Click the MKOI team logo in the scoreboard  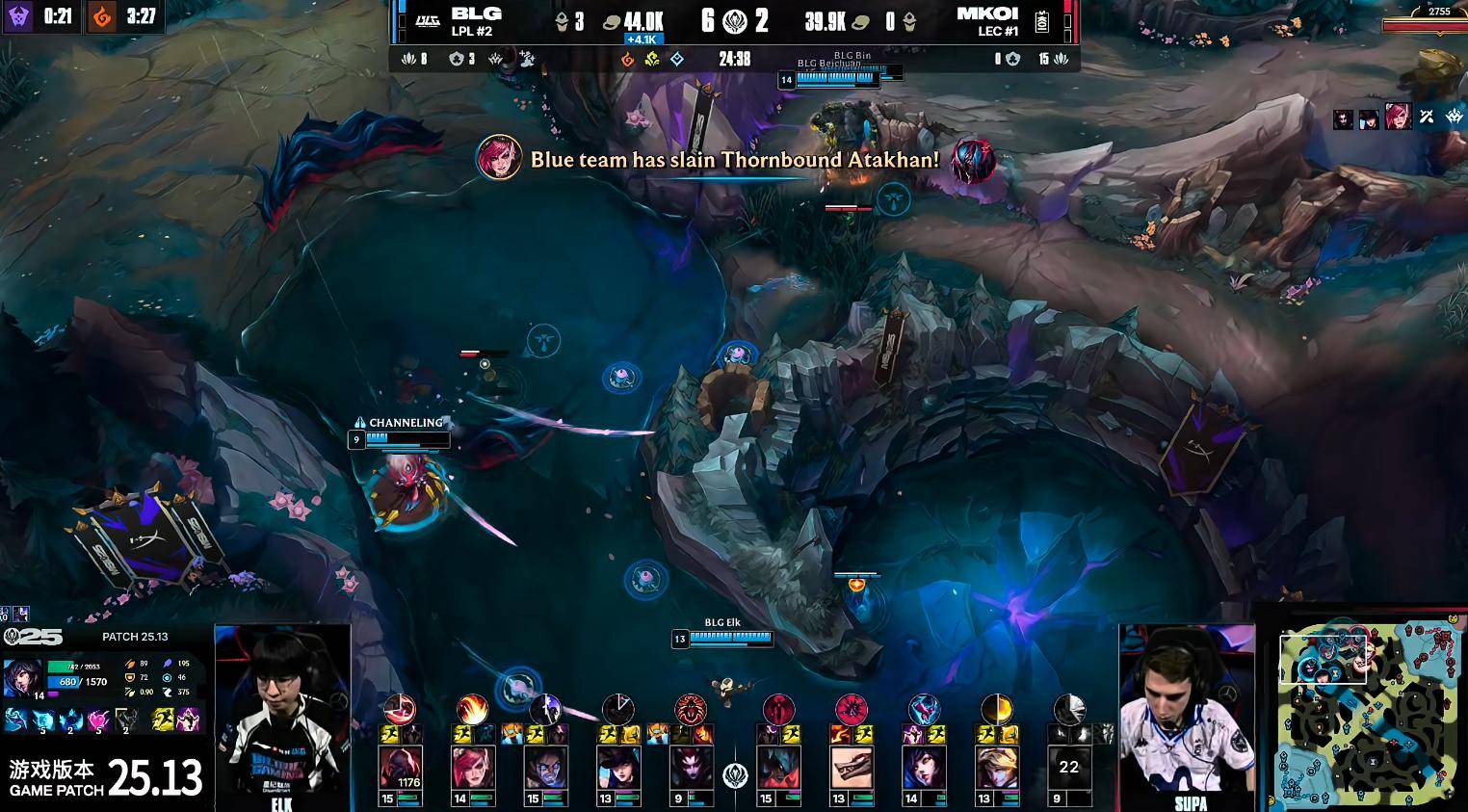(1040, 21)
